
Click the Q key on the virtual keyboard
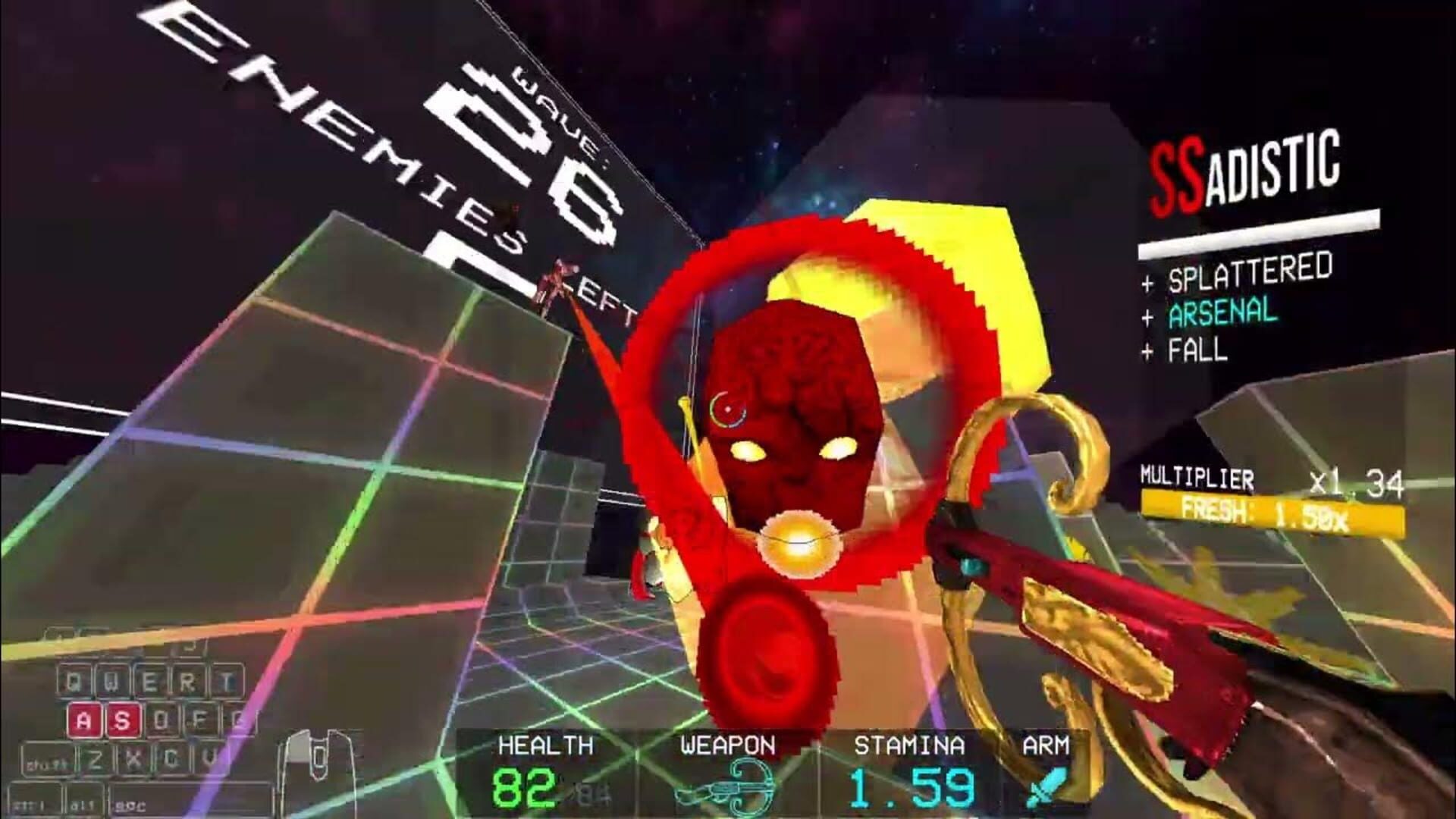74,679
